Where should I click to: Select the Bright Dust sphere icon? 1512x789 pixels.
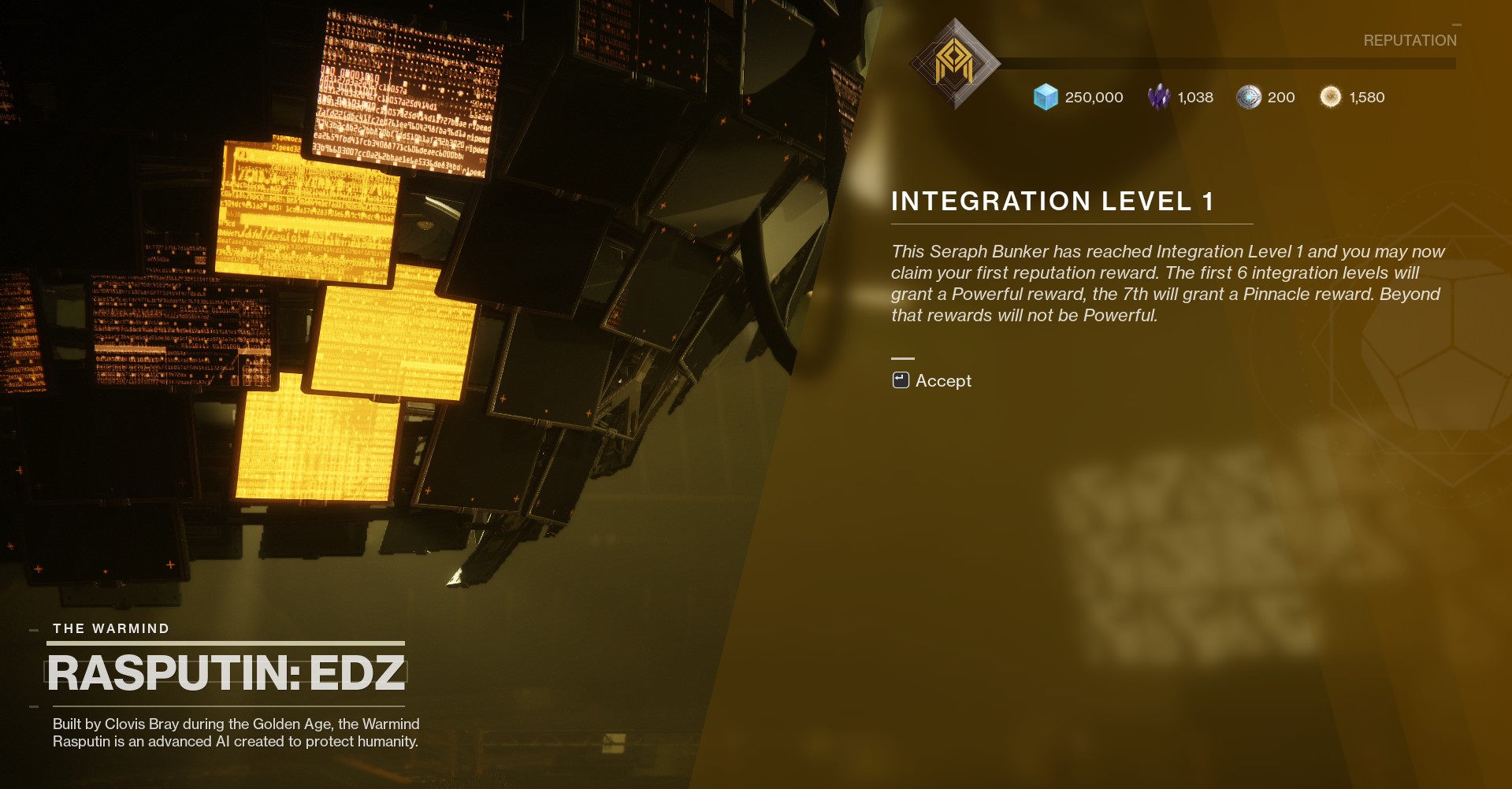pos(1330,97)
